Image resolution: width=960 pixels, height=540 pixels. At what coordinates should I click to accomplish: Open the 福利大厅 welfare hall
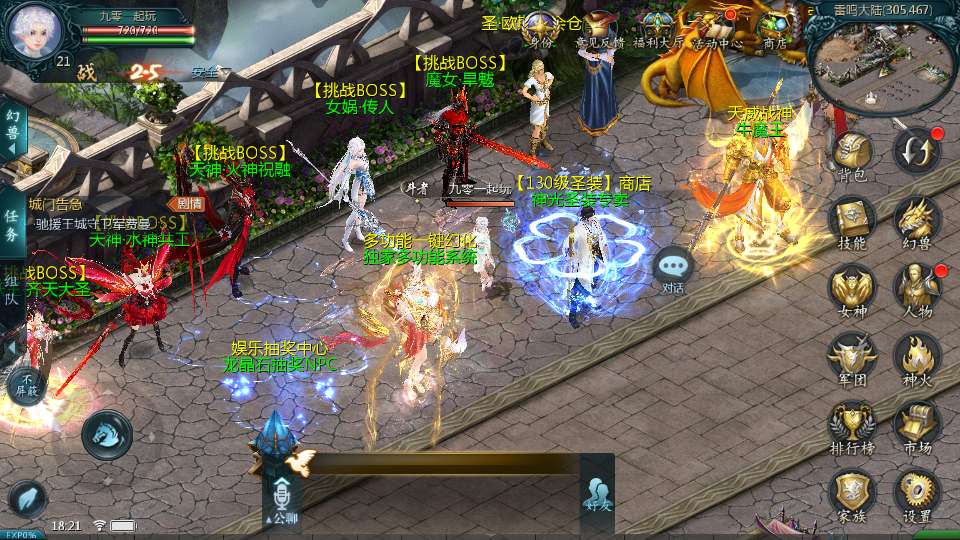tap(658, 28)
